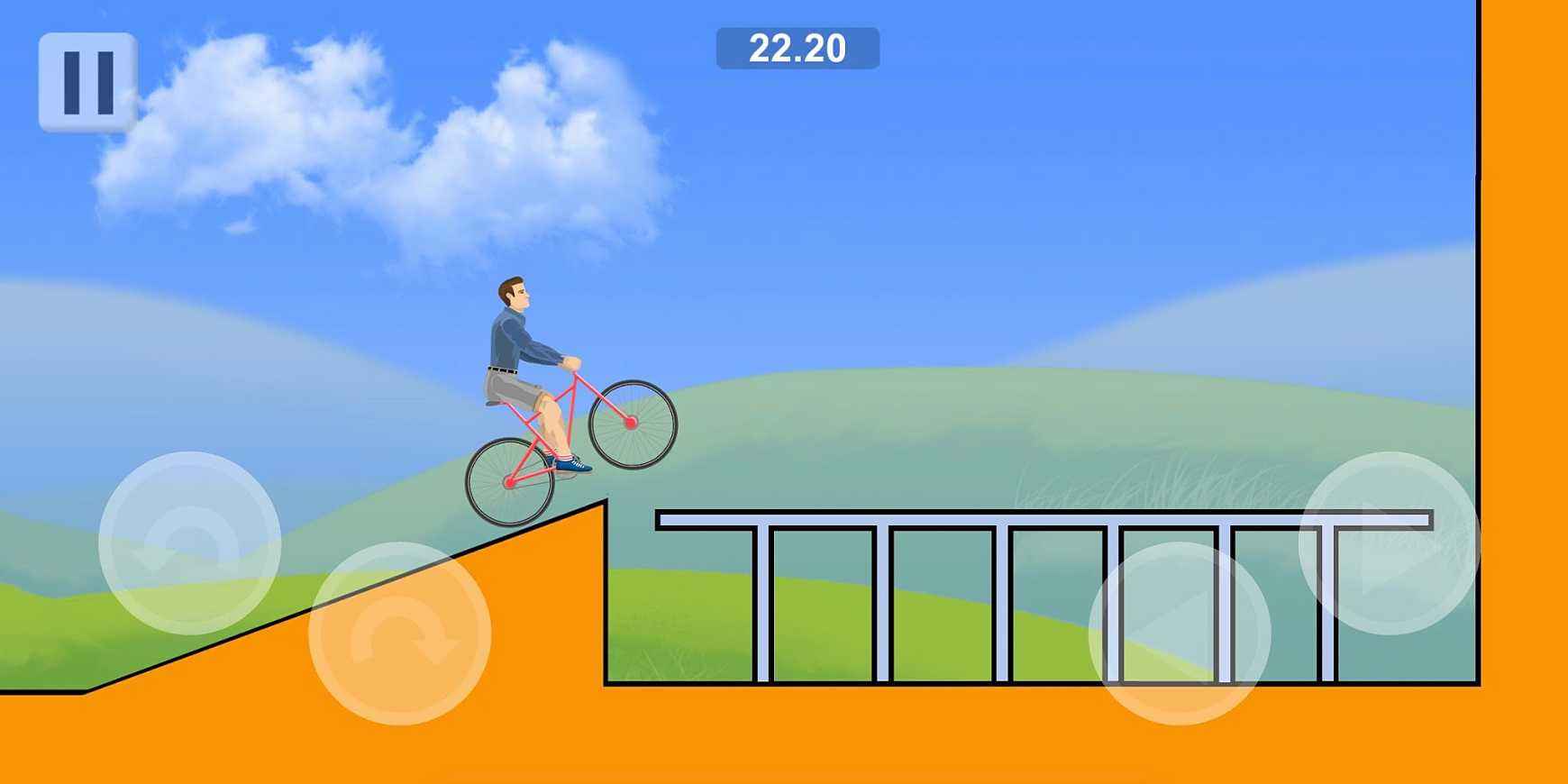Pause the game with the pause button
Viewport: 1568px width, 784px height.
[x=87, y=79]
